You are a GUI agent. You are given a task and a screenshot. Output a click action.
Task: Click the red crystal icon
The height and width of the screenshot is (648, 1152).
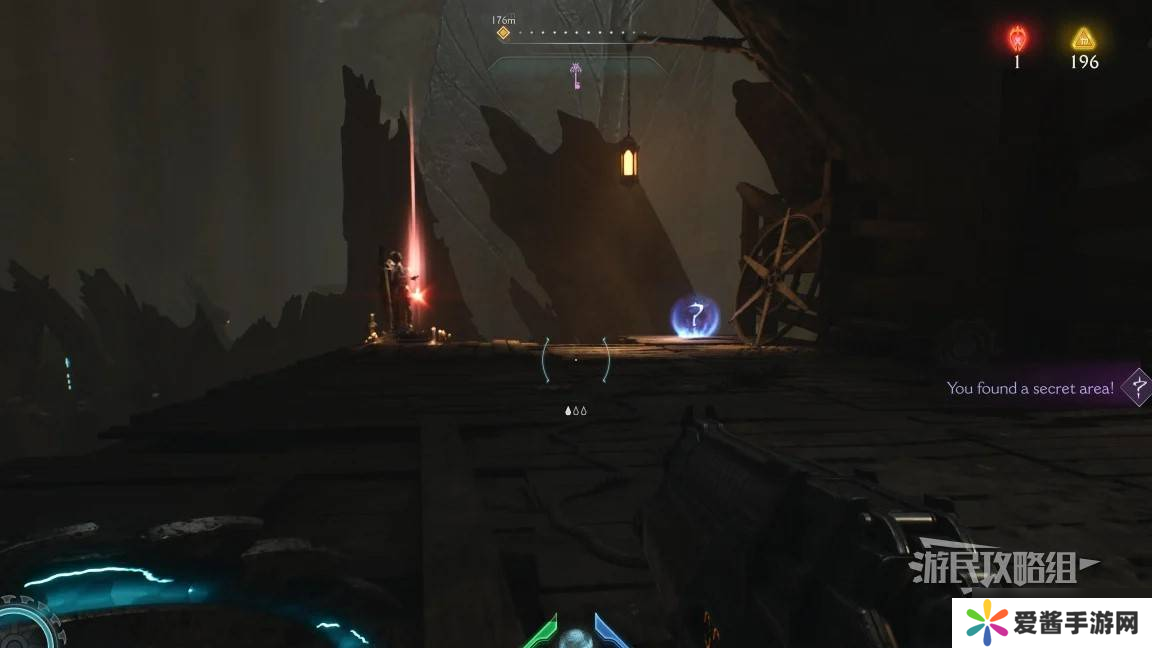(x=1017, y=39)
